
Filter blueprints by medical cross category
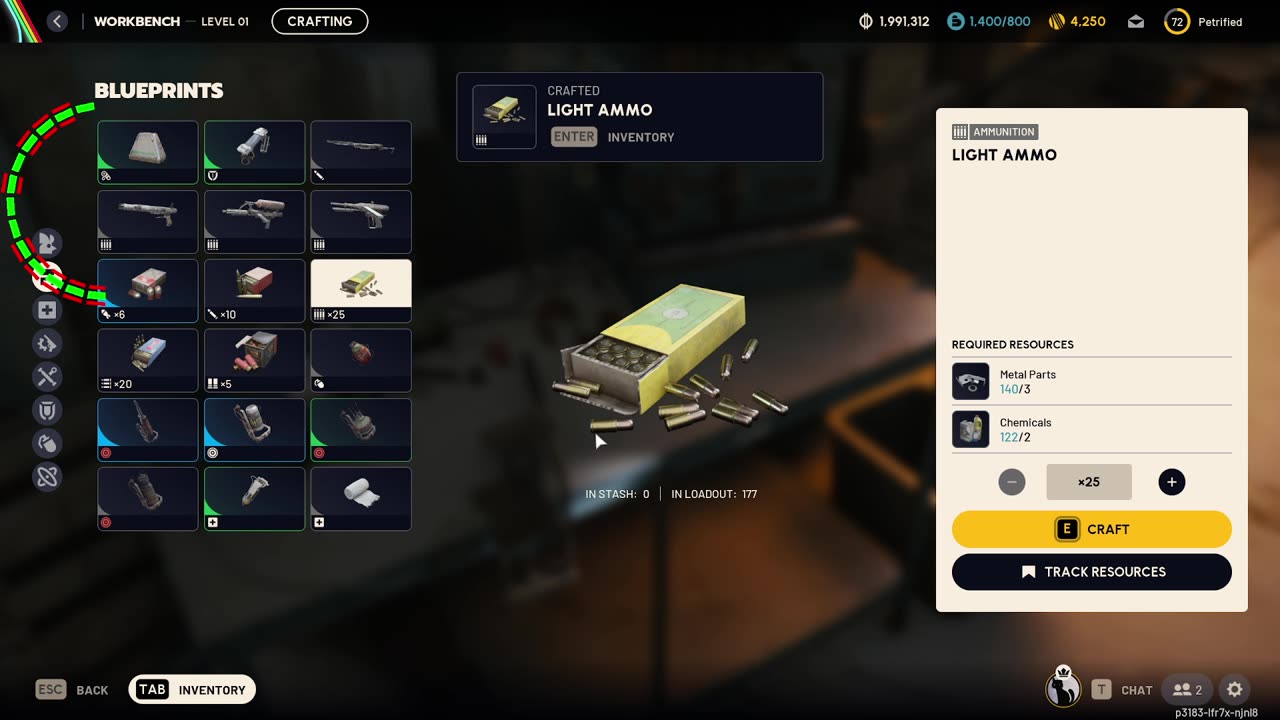(x=47, y=310)
